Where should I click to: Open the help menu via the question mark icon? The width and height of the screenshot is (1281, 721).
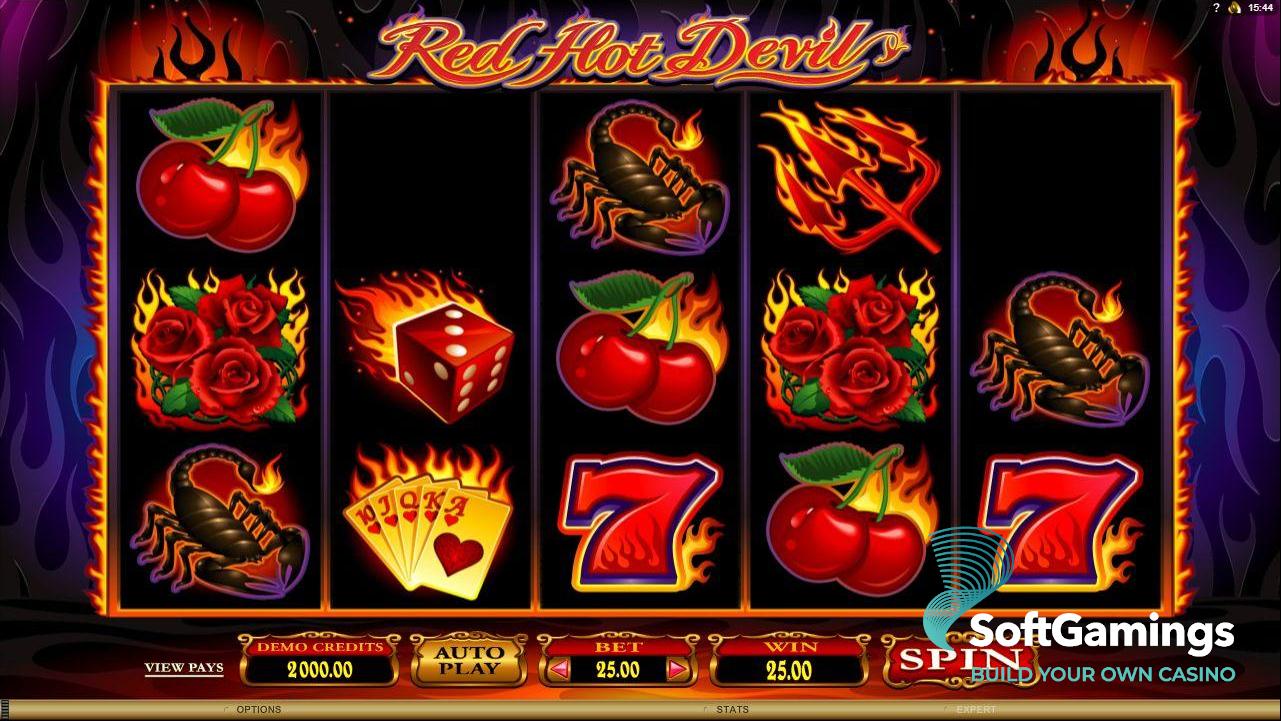pyautogui.click(x=1217, y=8)
